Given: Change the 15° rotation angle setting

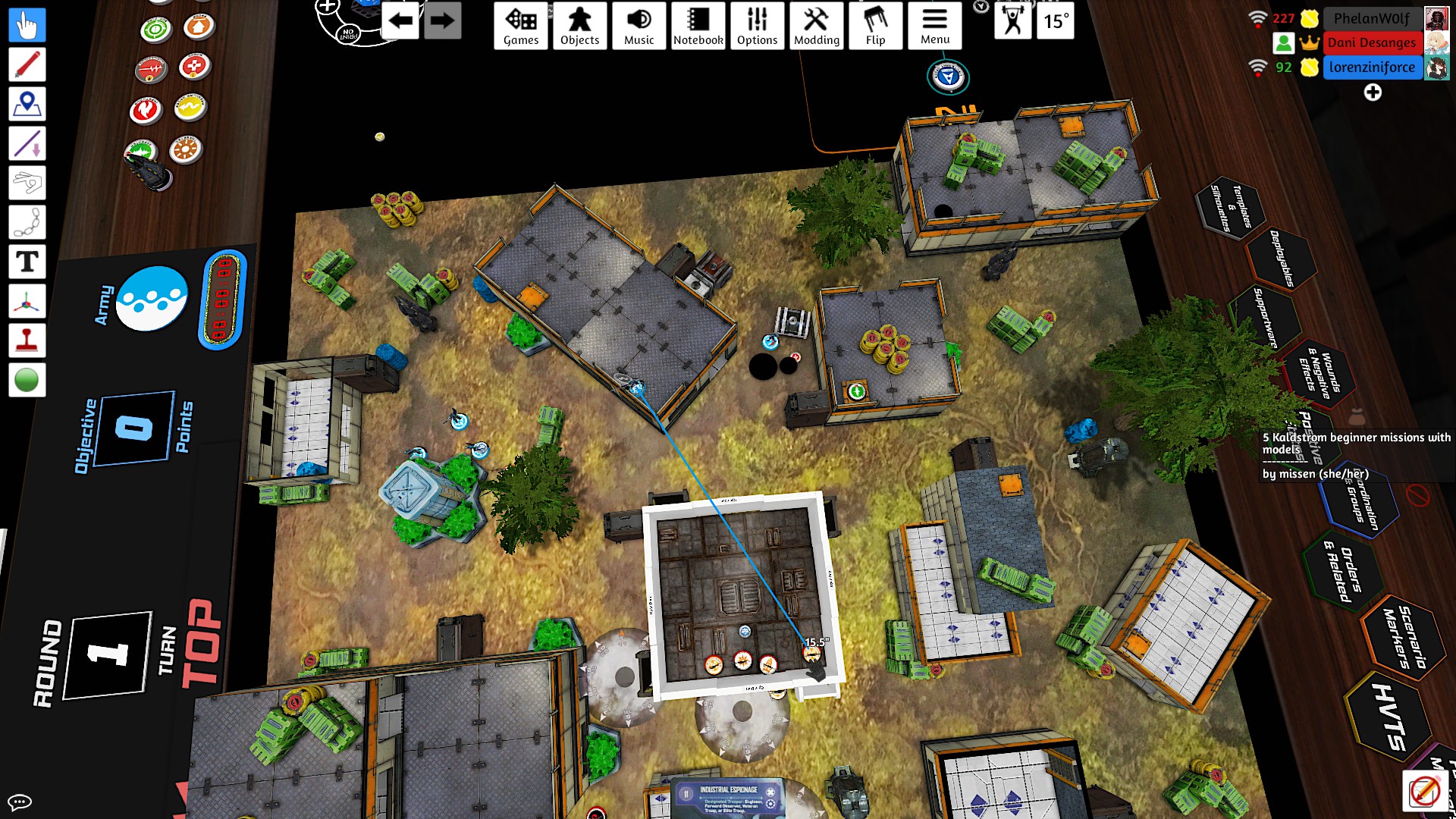Looking at the screenshot, I should tap(1056, 20).
